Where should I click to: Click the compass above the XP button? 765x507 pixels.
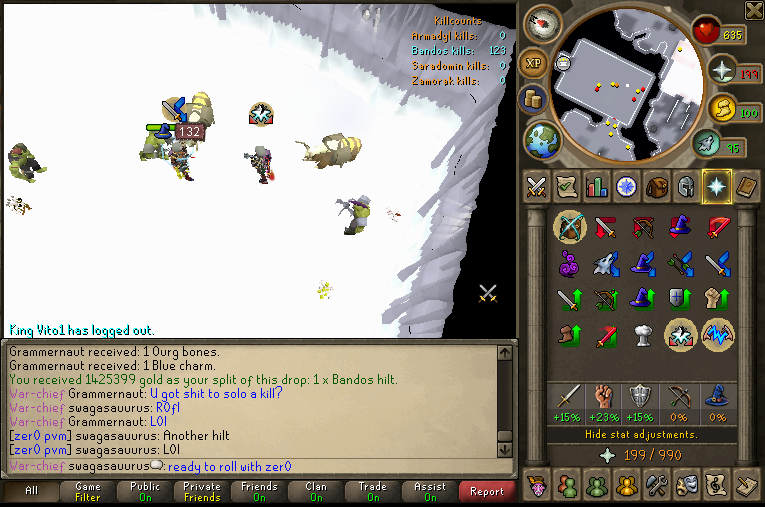[x=543, y=24]
